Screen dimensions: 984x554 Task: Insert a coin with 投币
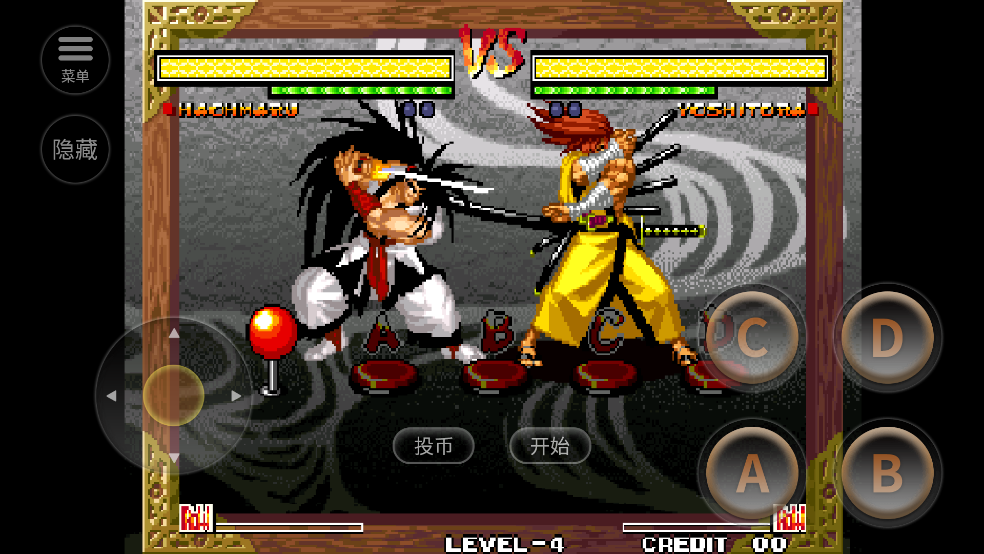433,446
